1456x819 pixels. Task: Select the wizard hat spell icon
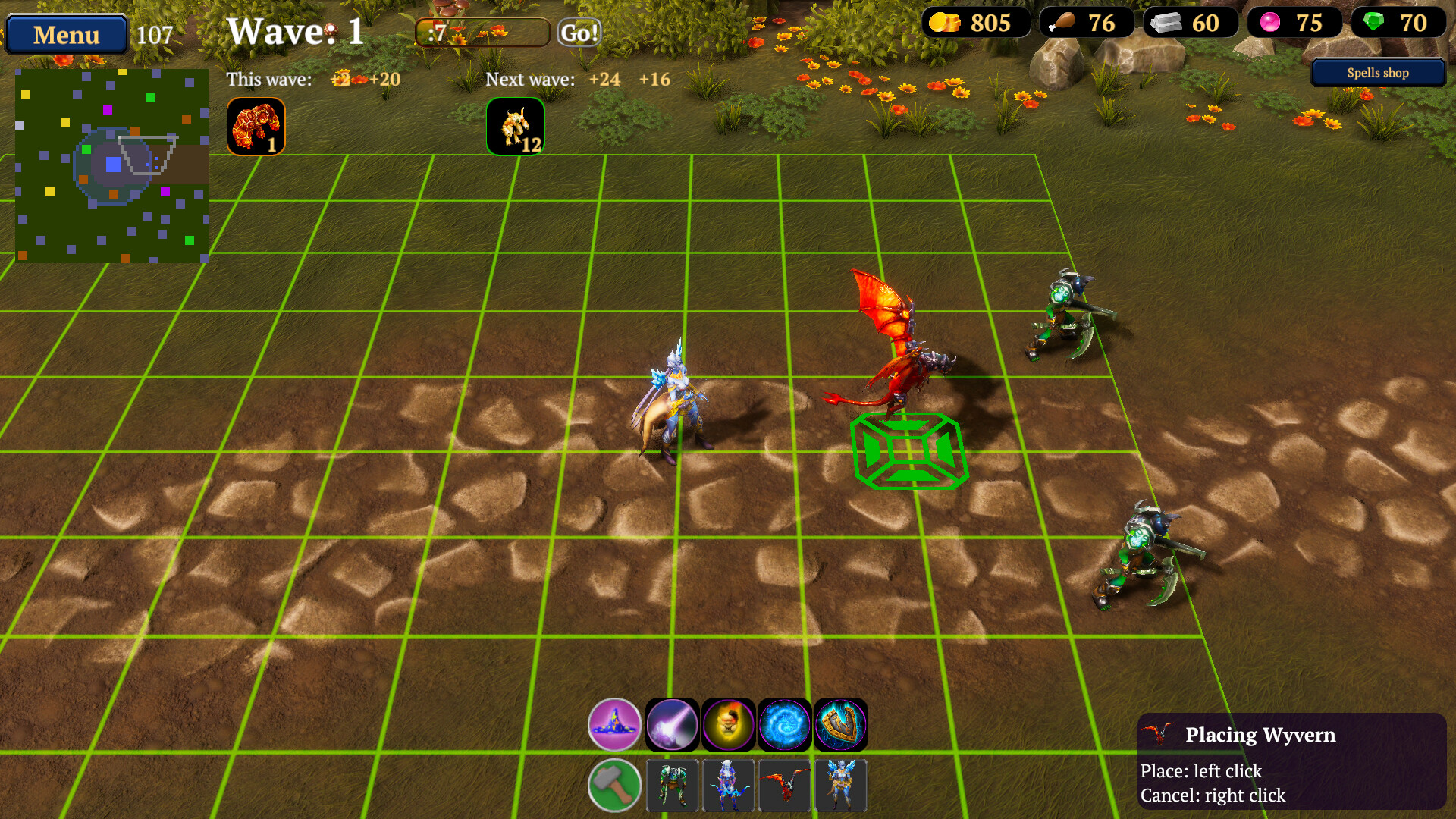click(614, 724)
